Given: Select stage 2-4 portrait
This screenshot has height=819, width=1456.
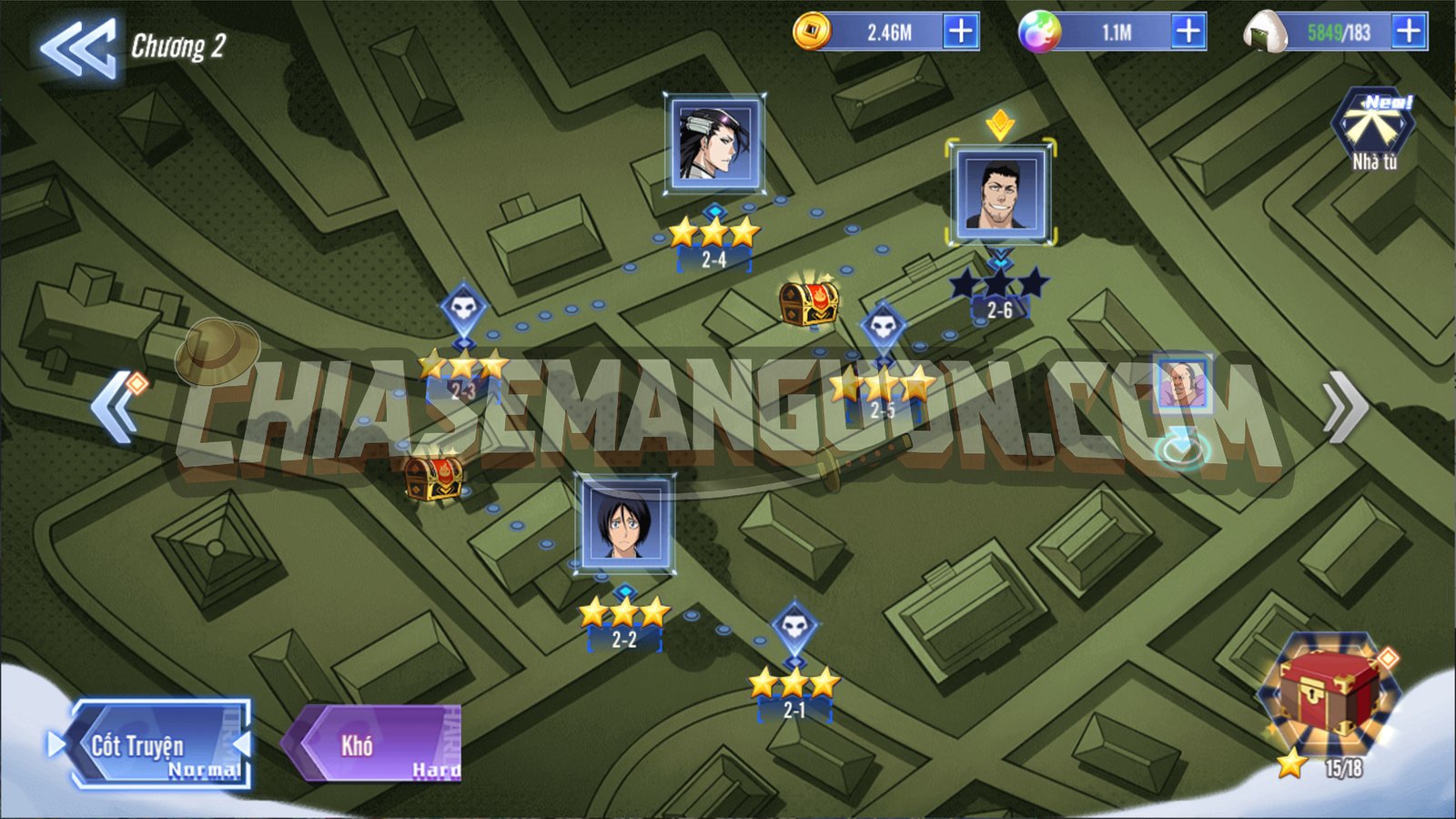Looking at the screenshot, I should point(714,144).
